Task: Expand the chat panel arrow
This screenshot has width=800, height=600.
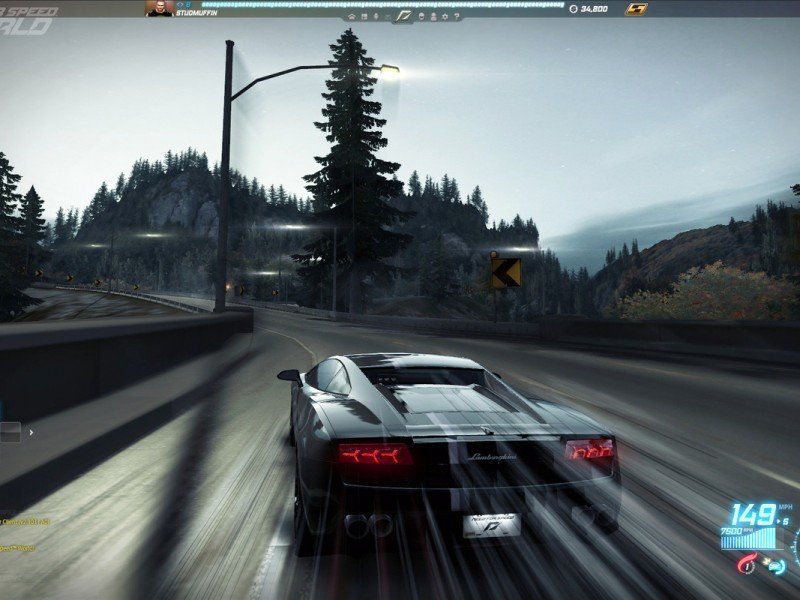Action: (x=30, y=432)
